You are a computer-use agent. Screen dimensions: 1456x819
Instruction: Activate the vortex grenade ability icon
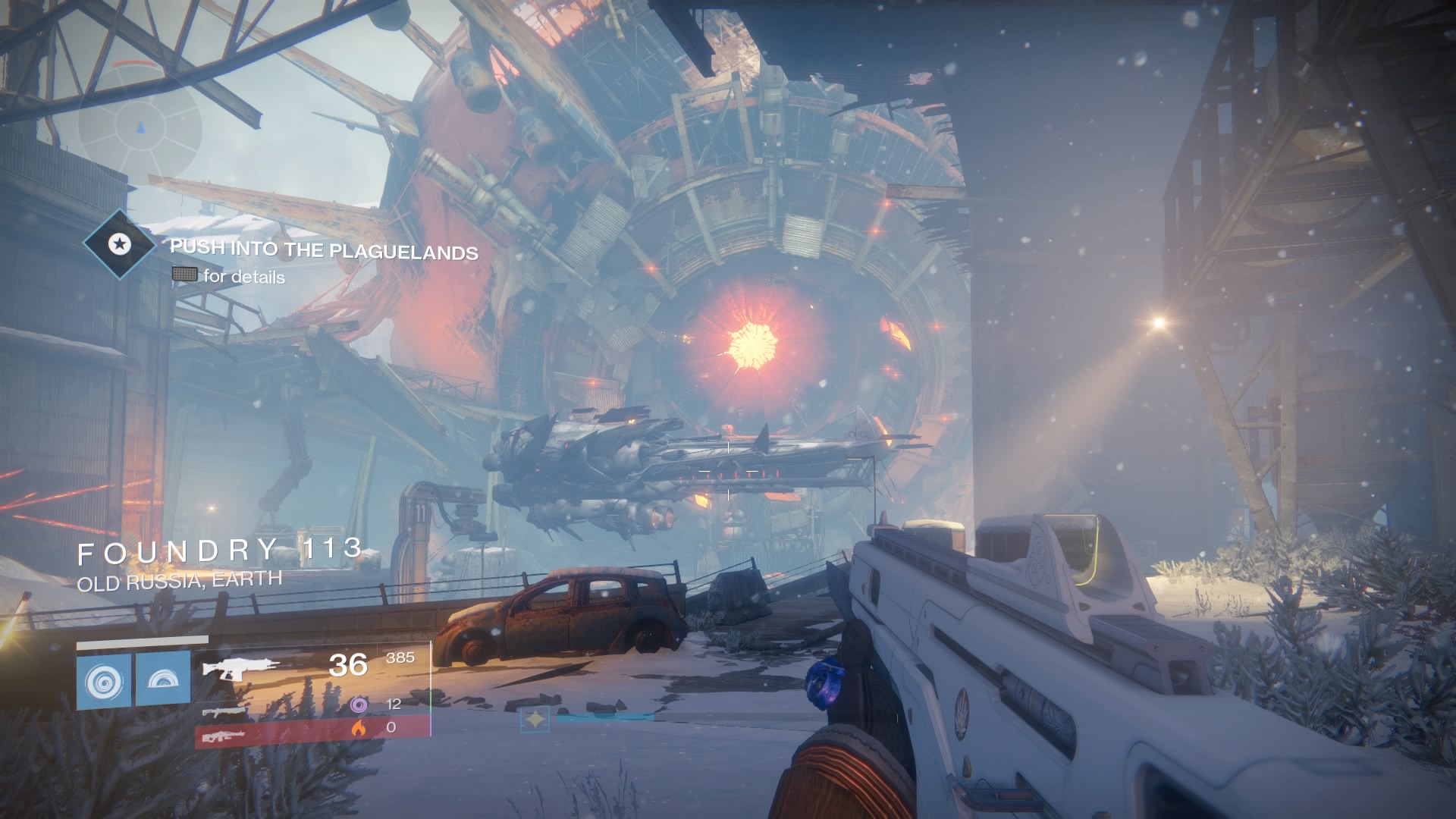[x=104, y=680]
